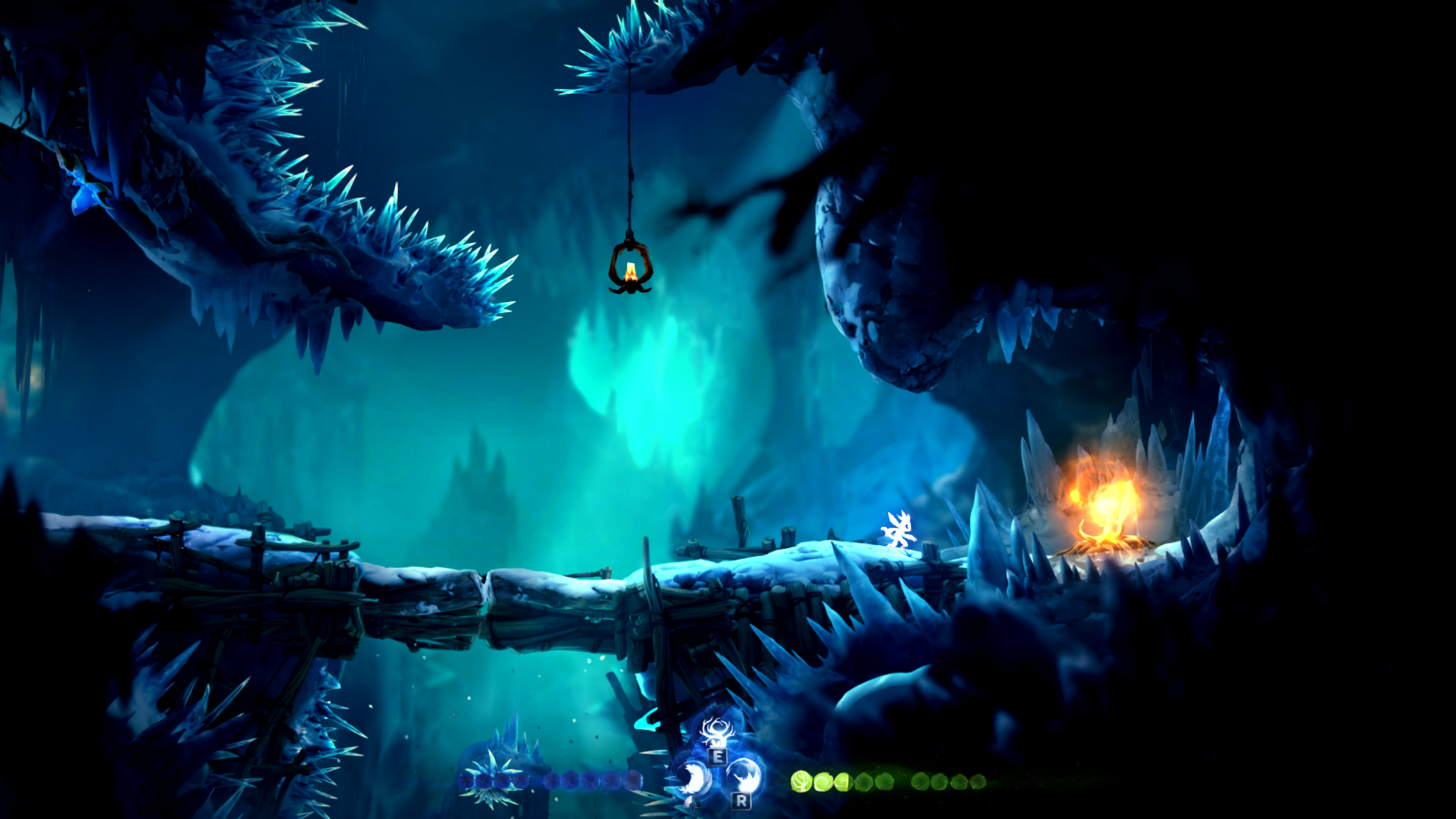1456x819 pixels.
Task: Click the R keybind badge
Action: tap(739, 803)
